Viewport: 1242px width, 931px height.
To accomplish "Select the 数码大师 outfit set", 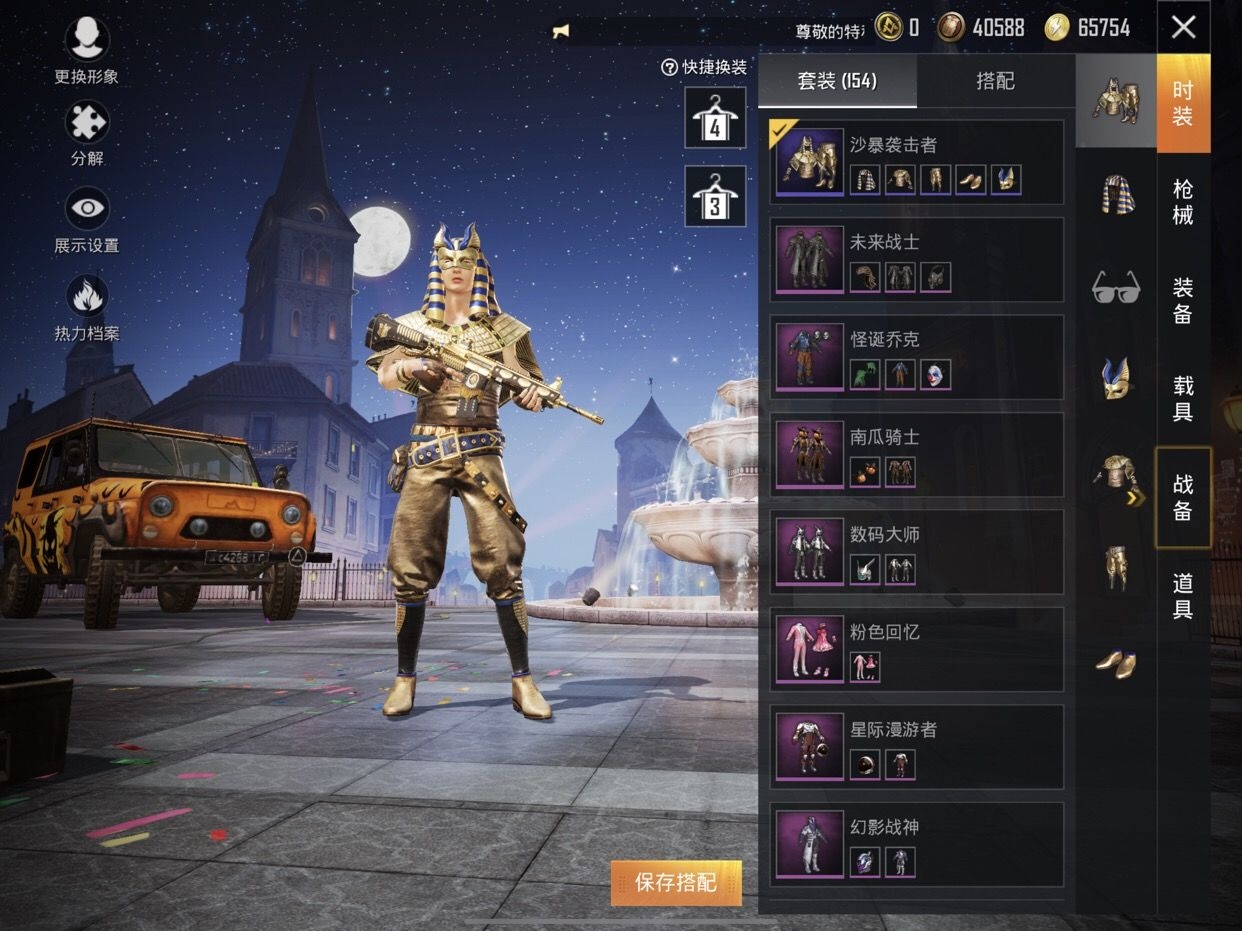I will click(x=916, y=552).
